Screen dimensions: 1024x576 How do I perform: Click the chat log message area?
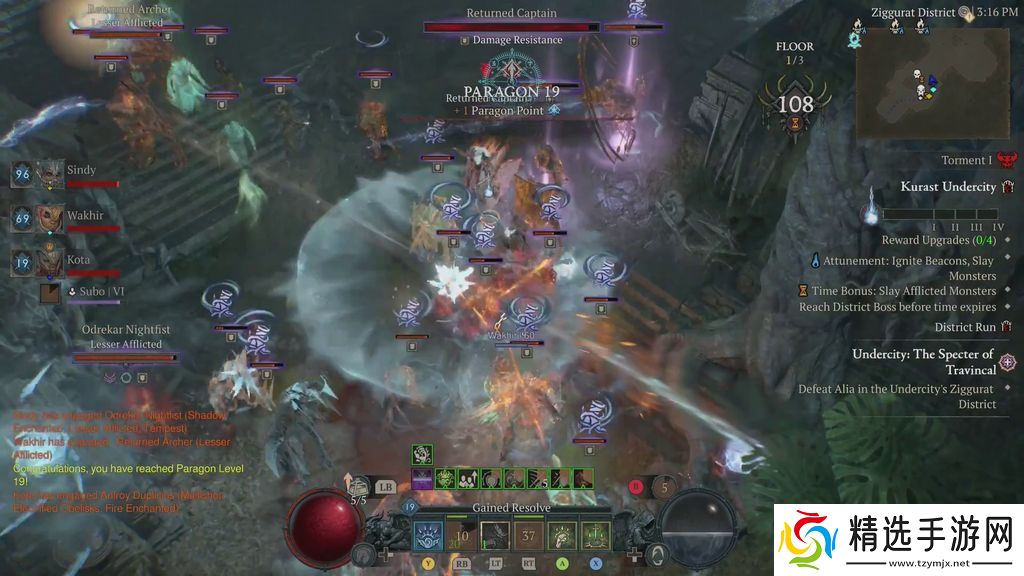[x=120, y=461]
